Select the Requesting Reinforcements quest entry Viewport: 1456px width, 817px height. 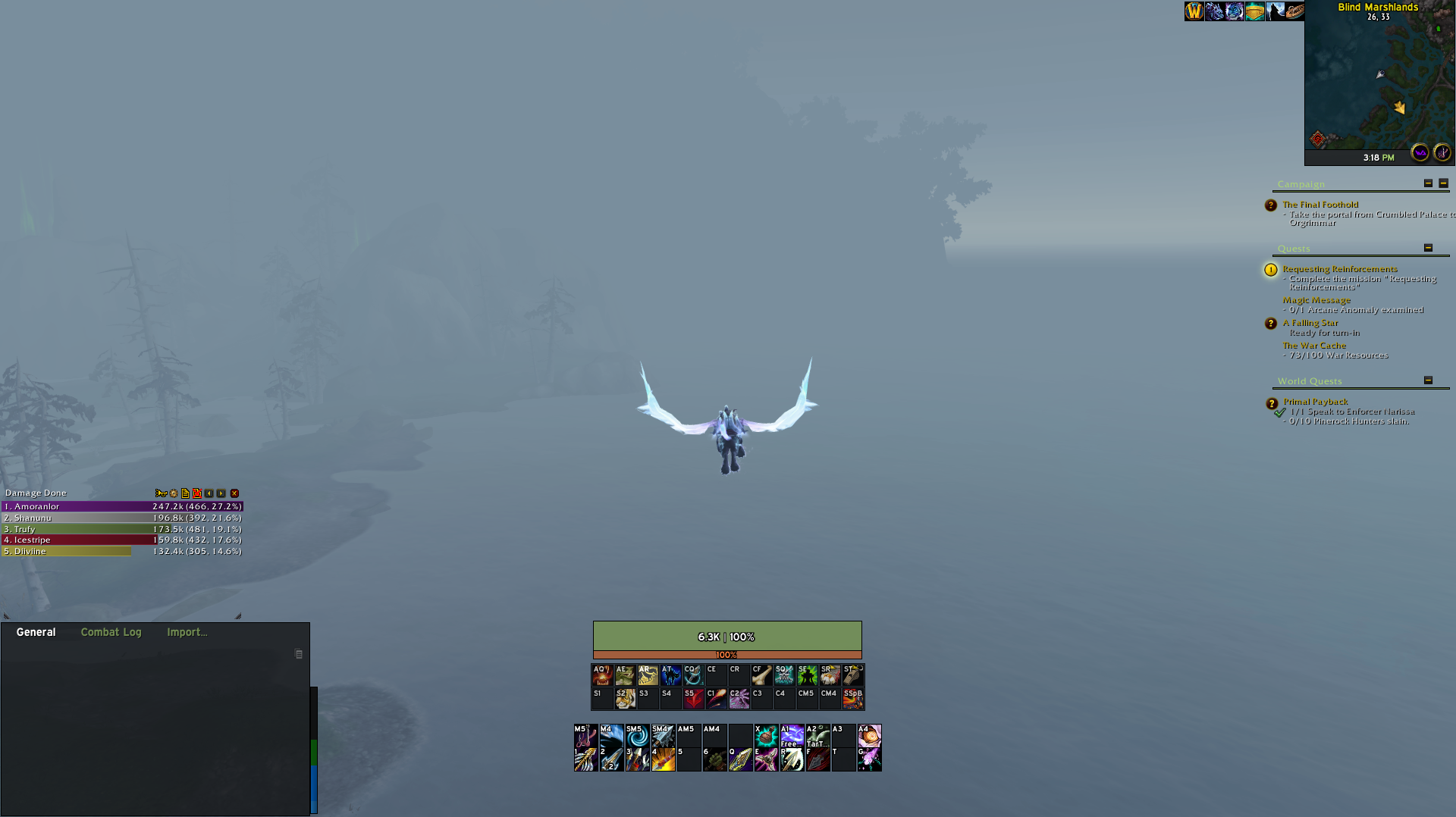click(x=1339, y=269)
